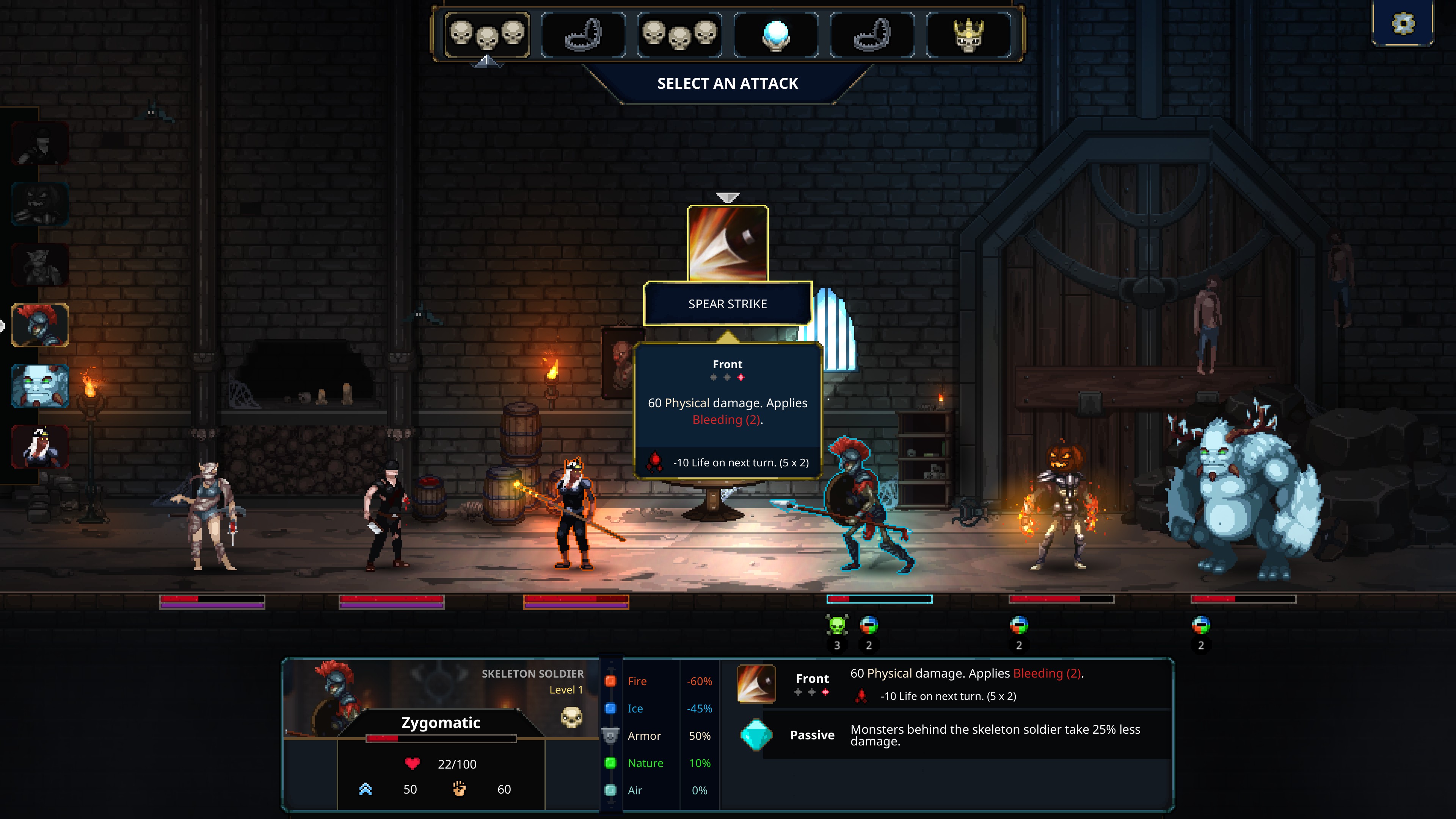Viewport: 1456px width, 819px height.
Task: Select the Skeleton Soldier turn-order portrait
Action: pyautogui.click(x=40, y=325)
